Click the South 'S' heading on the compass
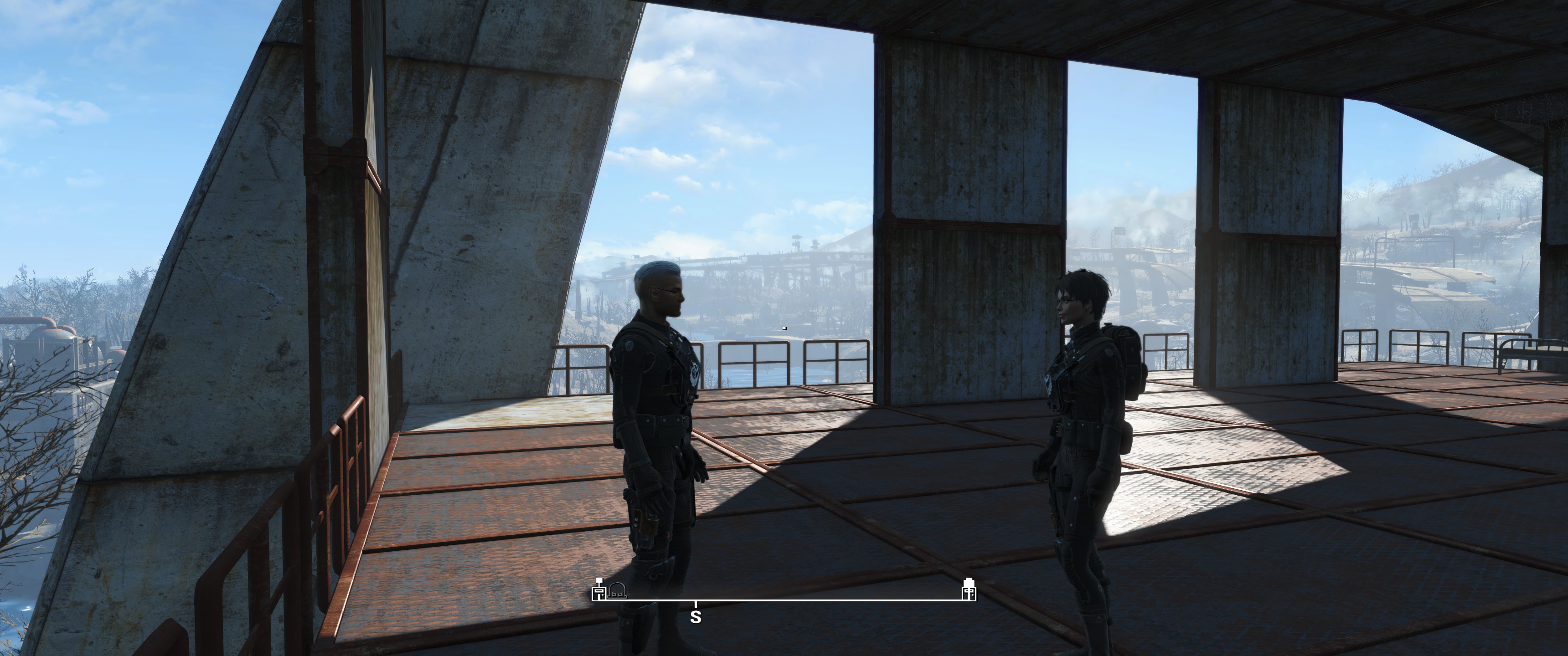This screenshot has width=1568, height=656. coord(696,617)
